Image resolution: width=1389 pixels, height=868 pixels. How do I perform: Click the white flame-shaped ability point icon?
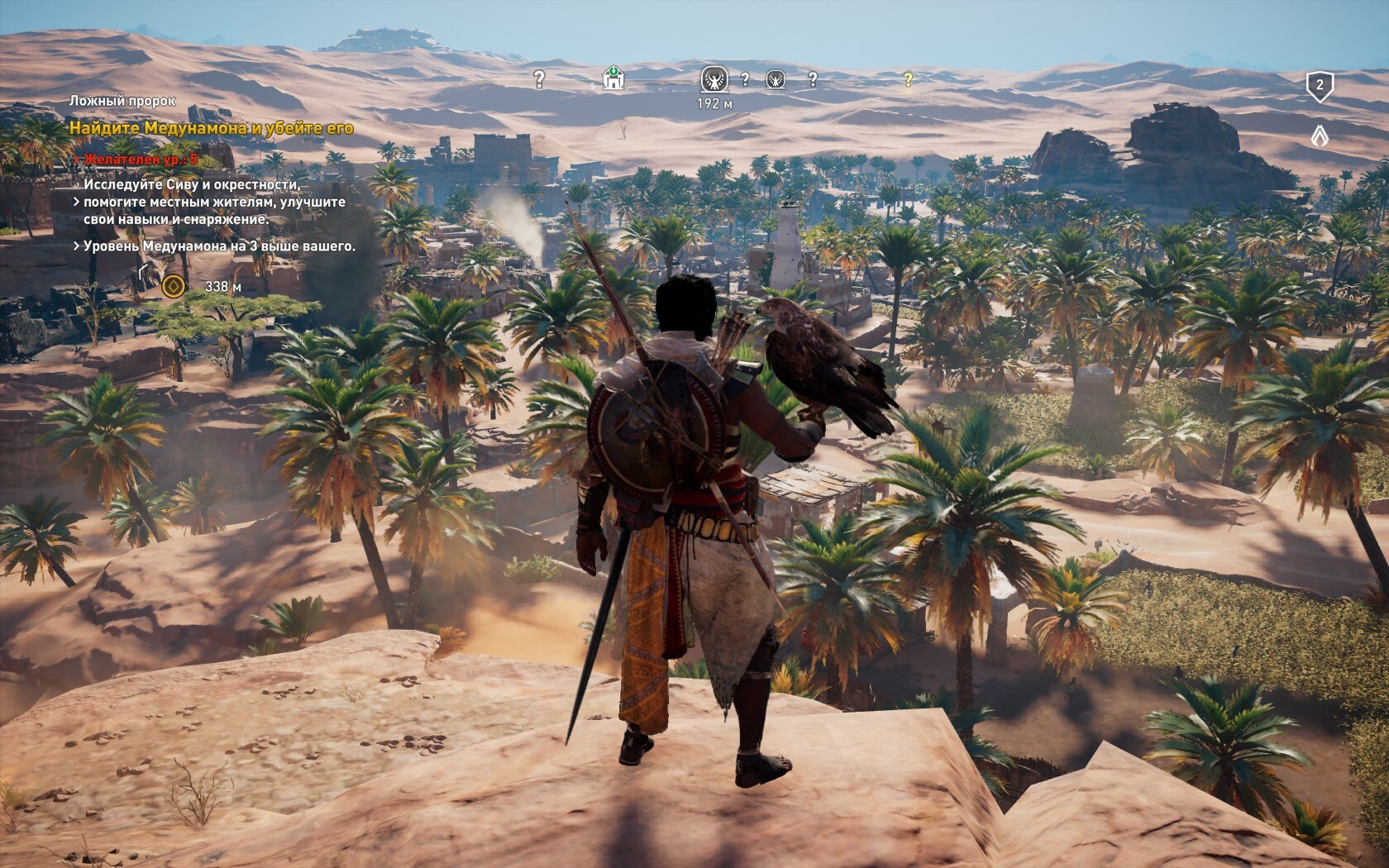pos(1320,134)
